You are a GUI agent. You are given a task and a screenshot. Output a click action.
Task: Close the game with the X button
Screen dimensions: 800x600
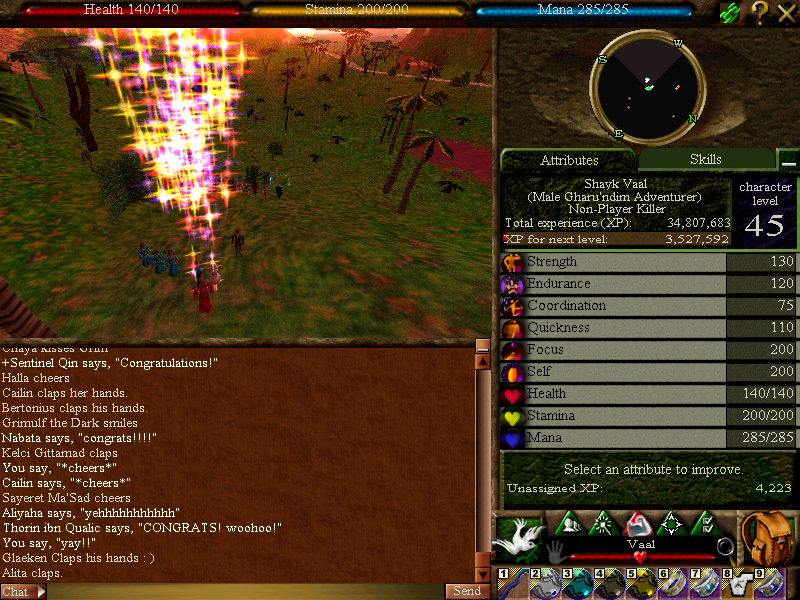(x=786, y=12)
